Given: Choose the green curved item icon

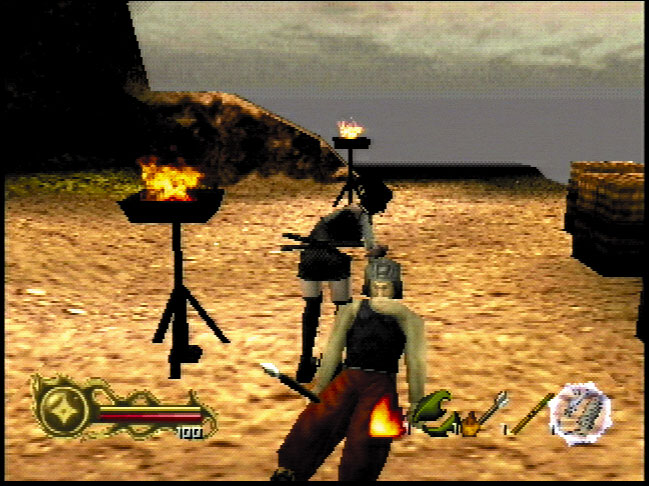Looking at the screenshot, I should (x=431, y=410).
